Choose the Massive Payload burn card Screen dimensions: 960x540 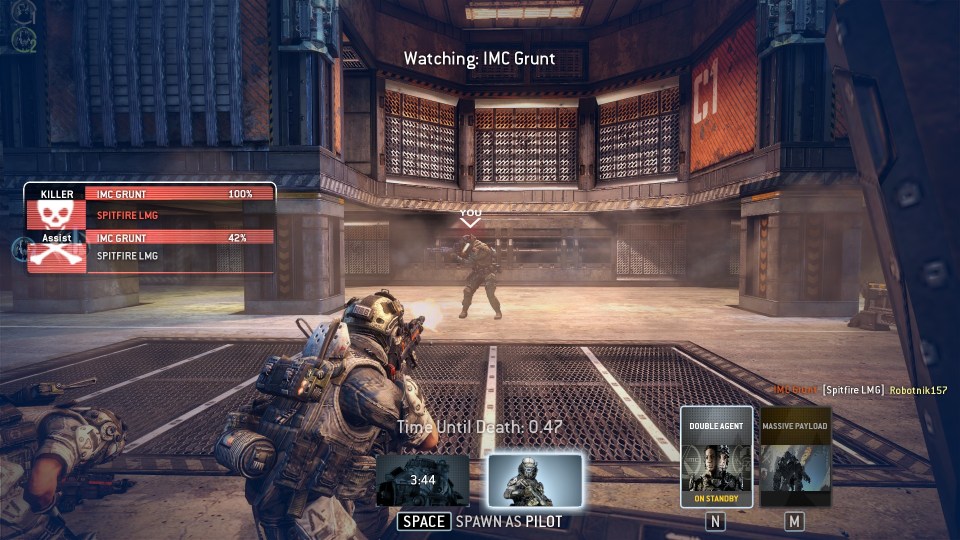click(x=795, y=457)
